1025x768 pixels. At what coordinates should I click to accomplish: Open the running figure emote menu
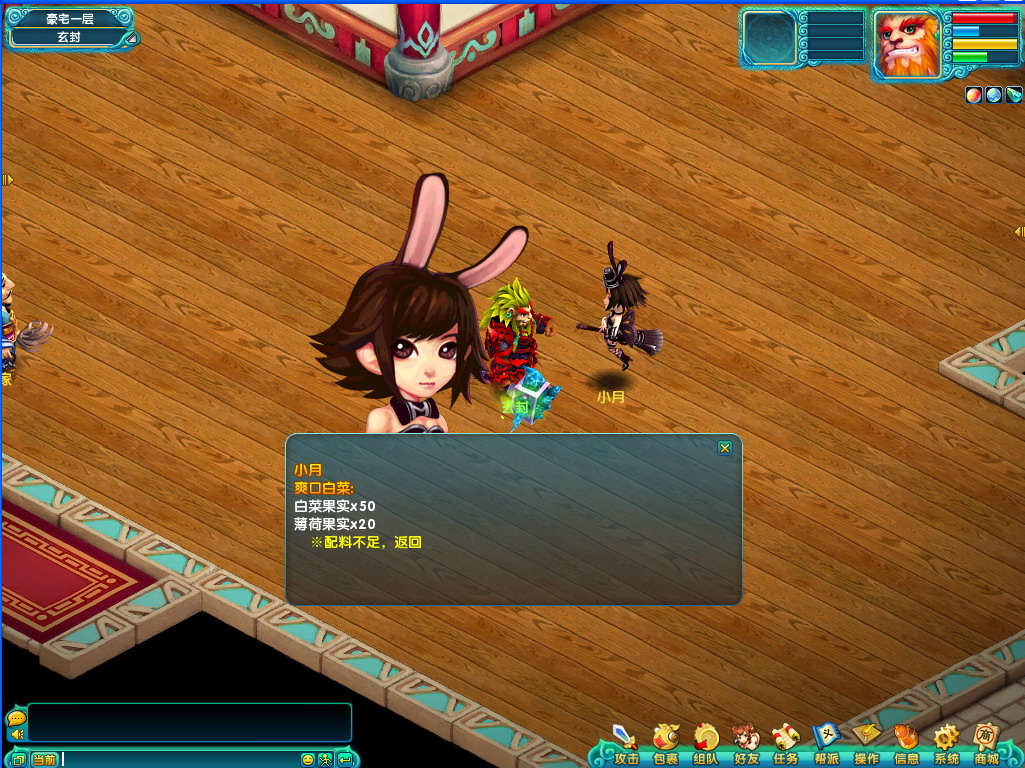click(326, 759)
